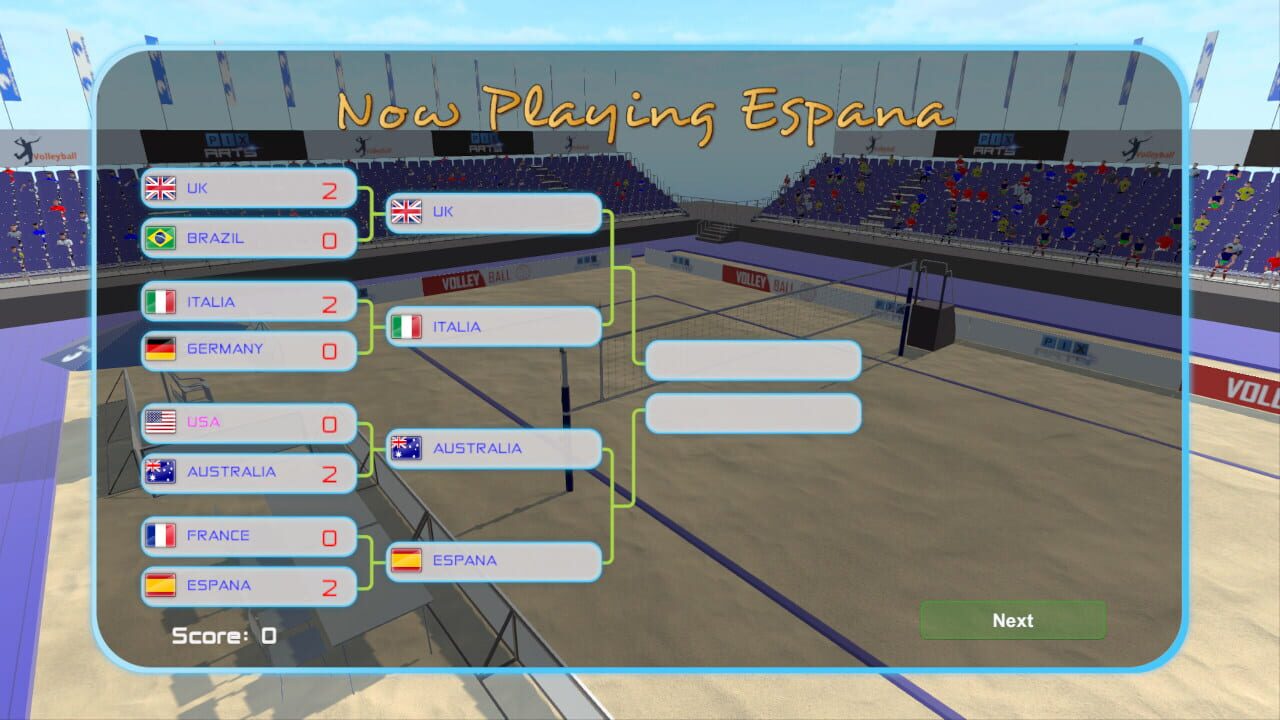
Task: Click the Espana flag in the semifinal slot
Action: coord(406,561)
